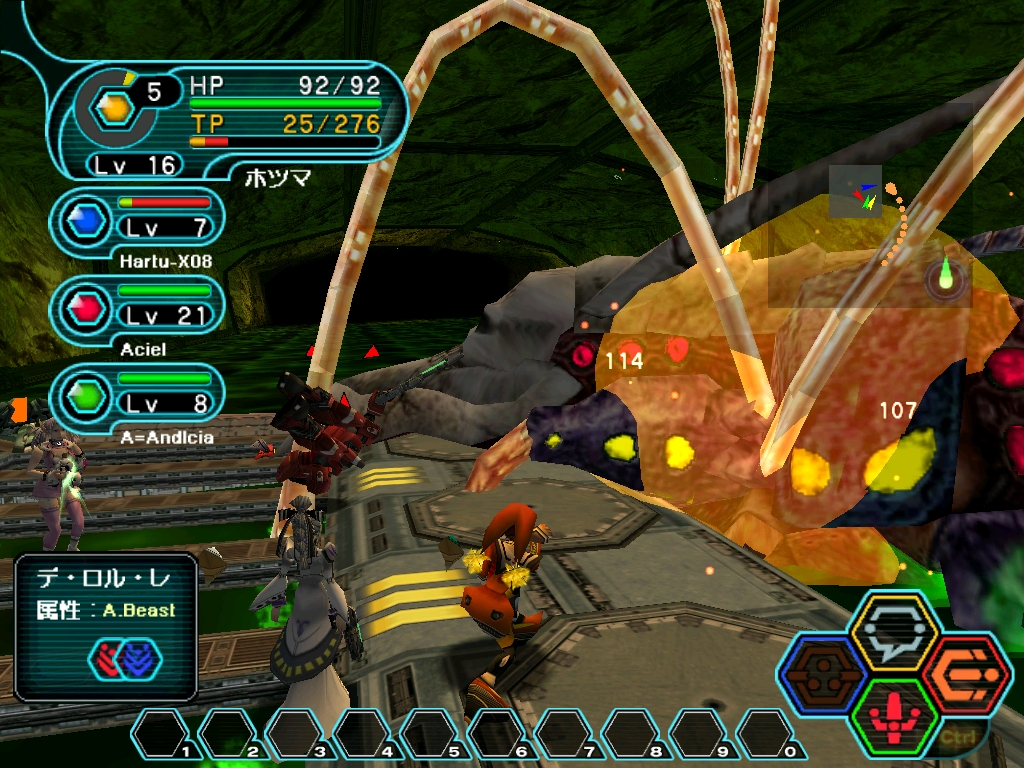Select party member A=Andlcia's status panel
The image size is (1024, 768).
click(142, 396)
